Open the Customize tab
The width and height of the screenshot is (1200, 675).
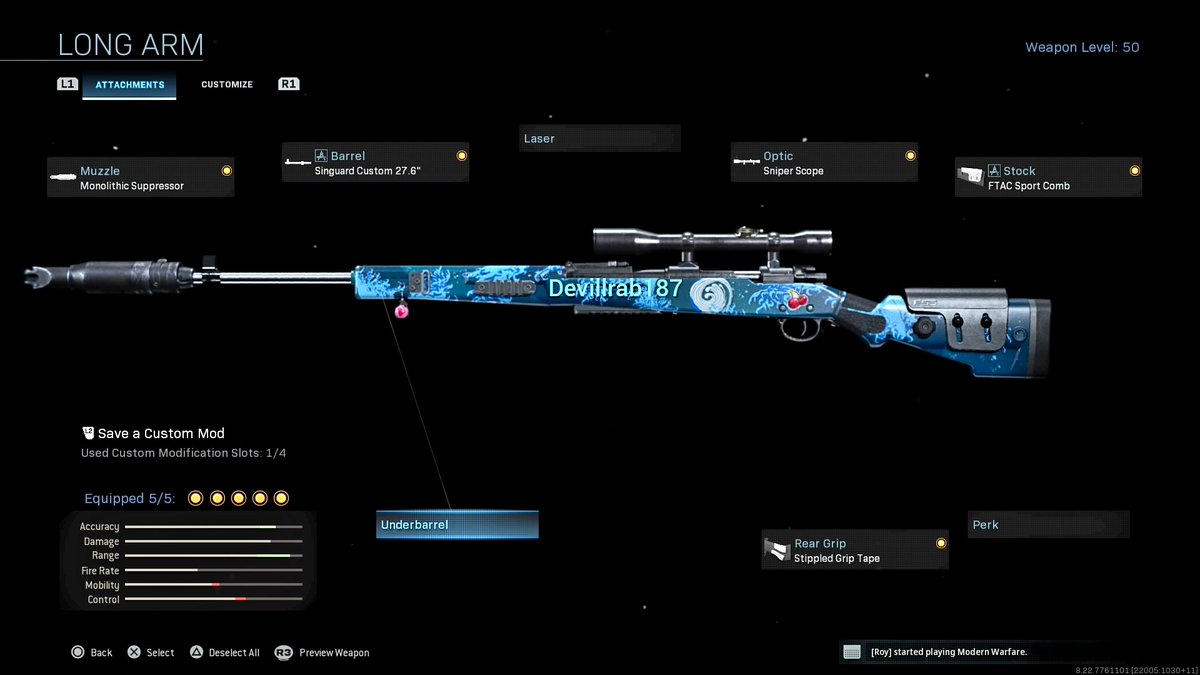tap(227, 85)
